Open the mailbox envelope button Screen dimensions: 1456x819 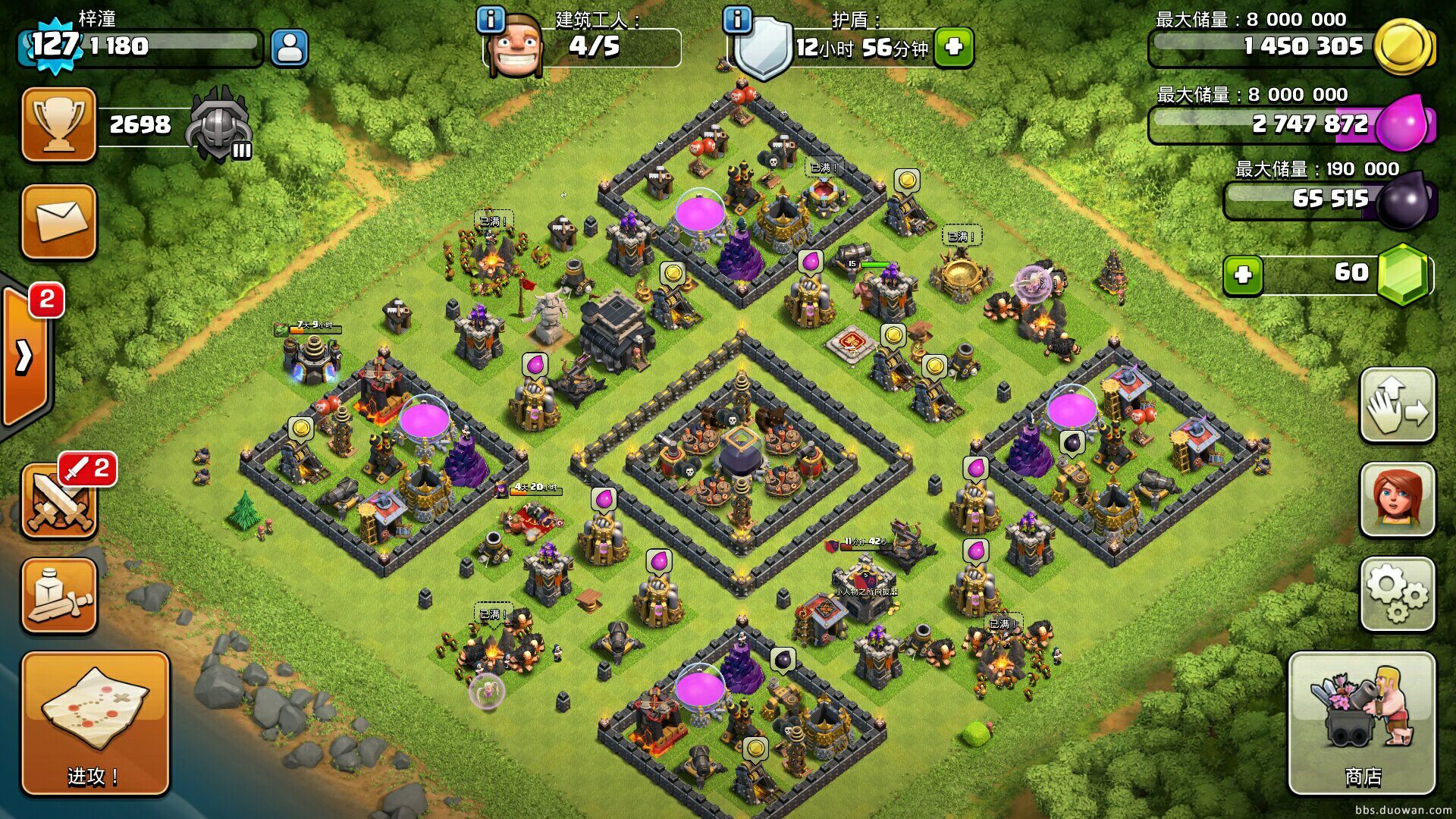(x=59, y=221)
